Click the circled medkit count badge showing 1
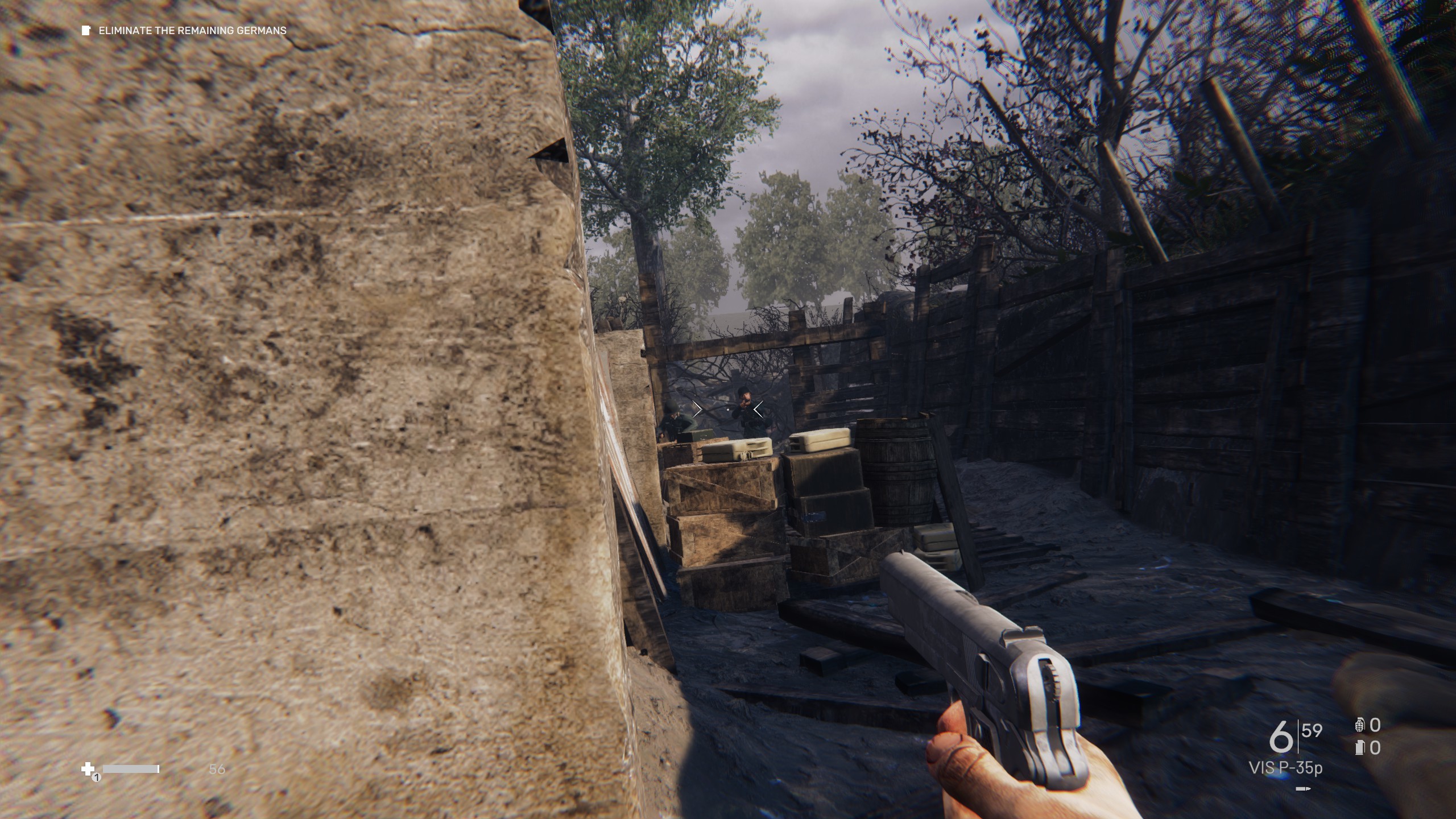The height and width of the screenshot is (819, 1456). point(97,778)
